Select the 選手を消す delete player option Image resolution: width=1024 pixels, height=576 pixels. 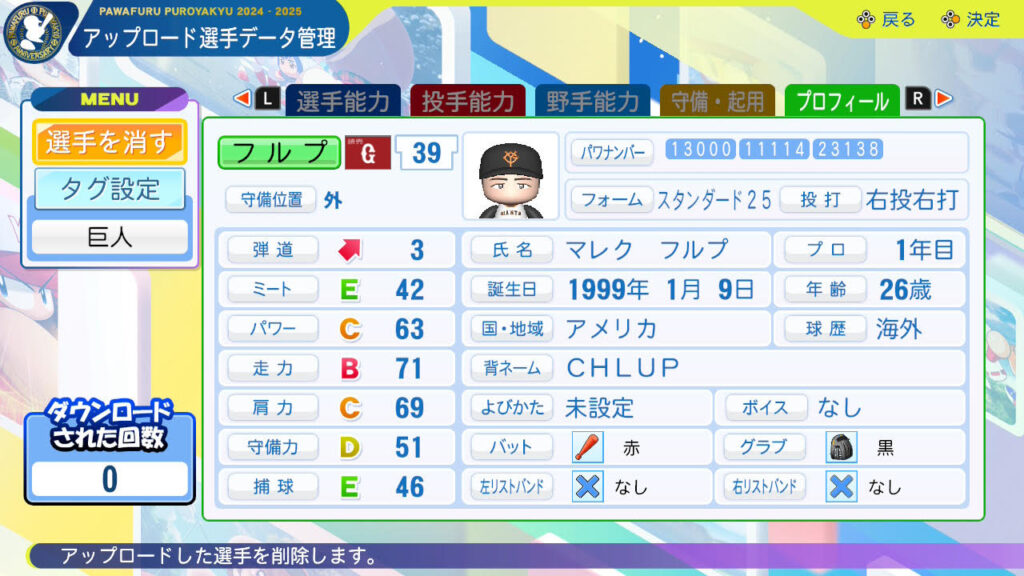coord(109,142)
